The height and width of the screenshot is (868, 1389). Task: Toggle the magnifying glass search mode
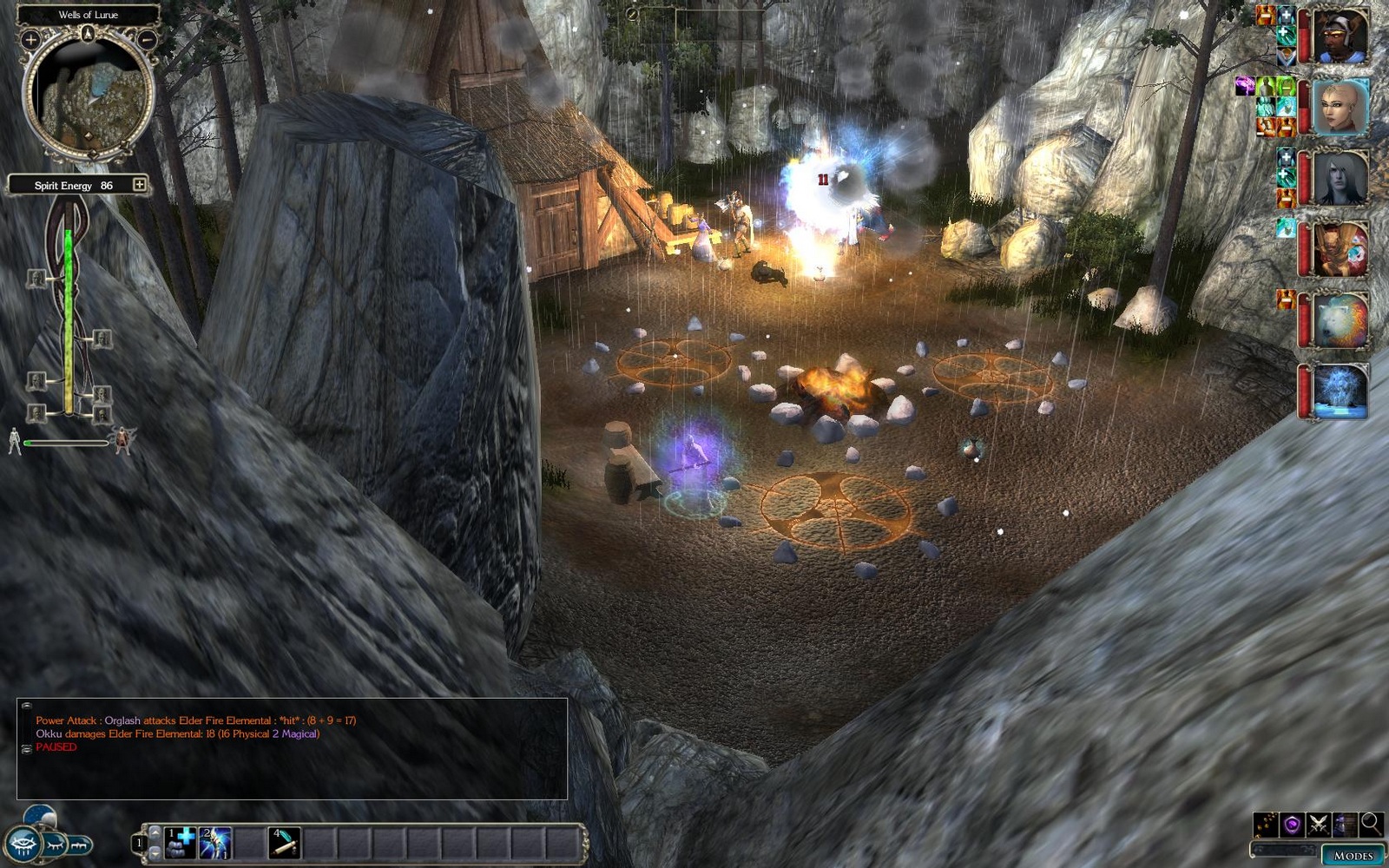pos(1371,823)
